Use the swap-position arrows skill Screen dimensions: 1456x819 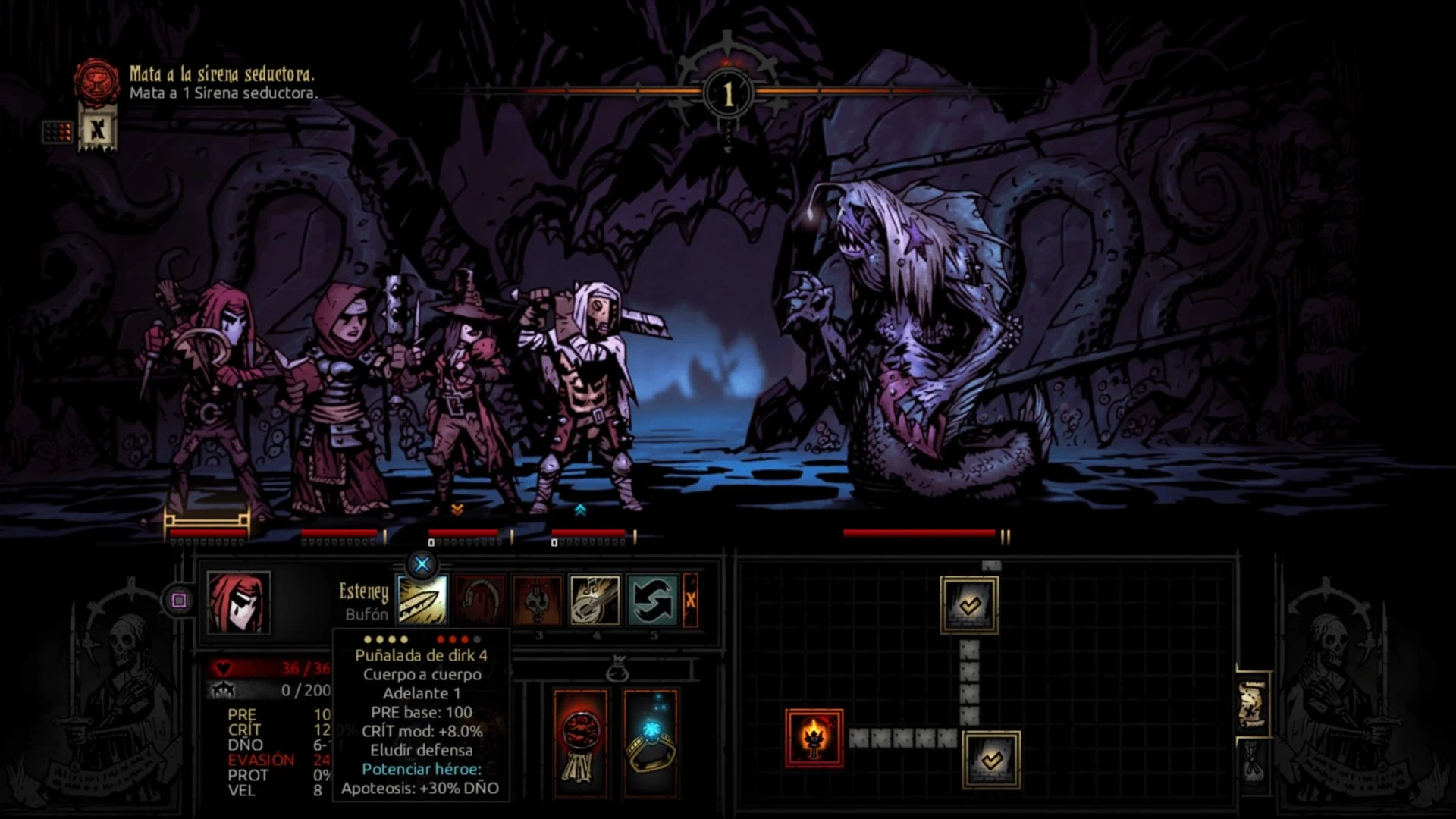(652, 601)
